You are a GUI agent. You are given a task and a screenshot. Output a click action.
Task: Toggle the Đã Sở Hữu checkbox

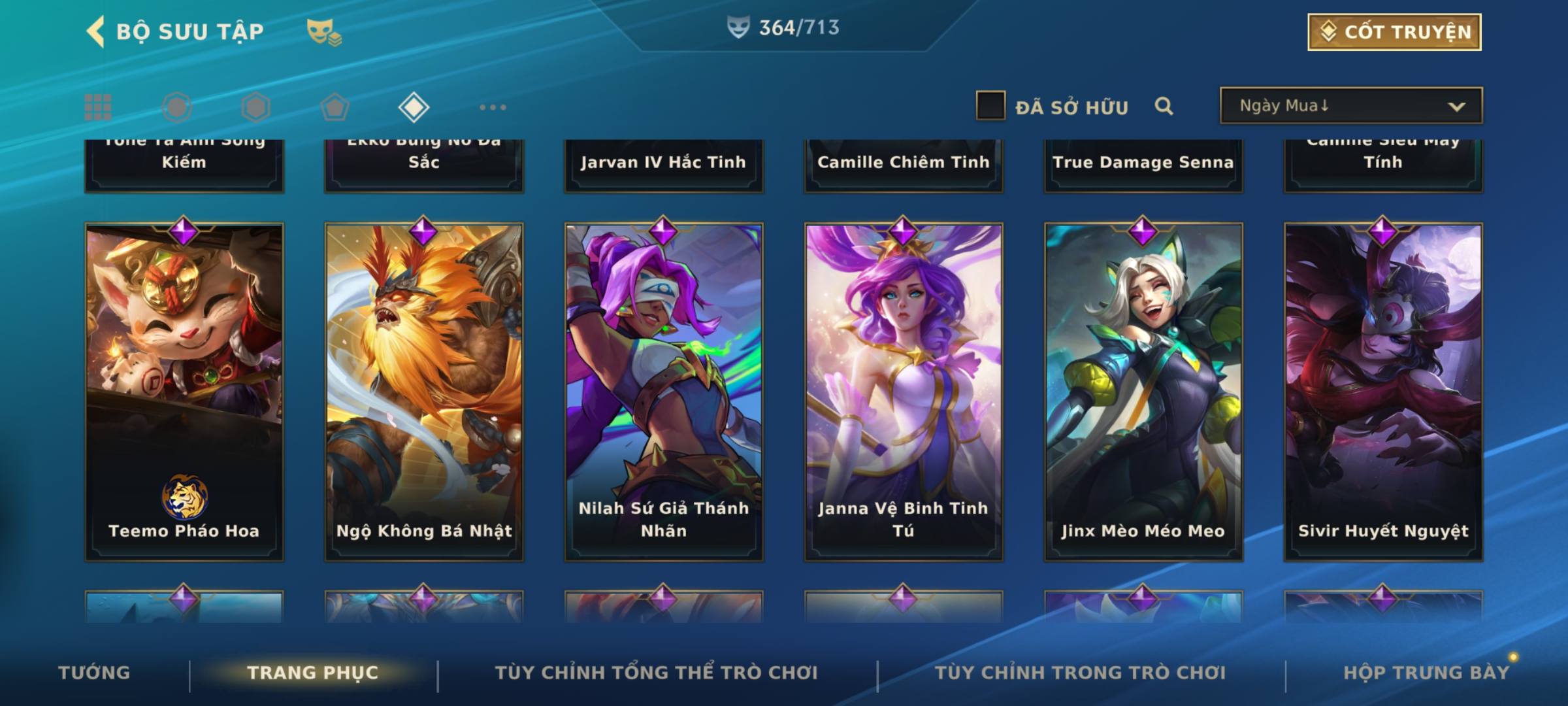click(990, 106)
